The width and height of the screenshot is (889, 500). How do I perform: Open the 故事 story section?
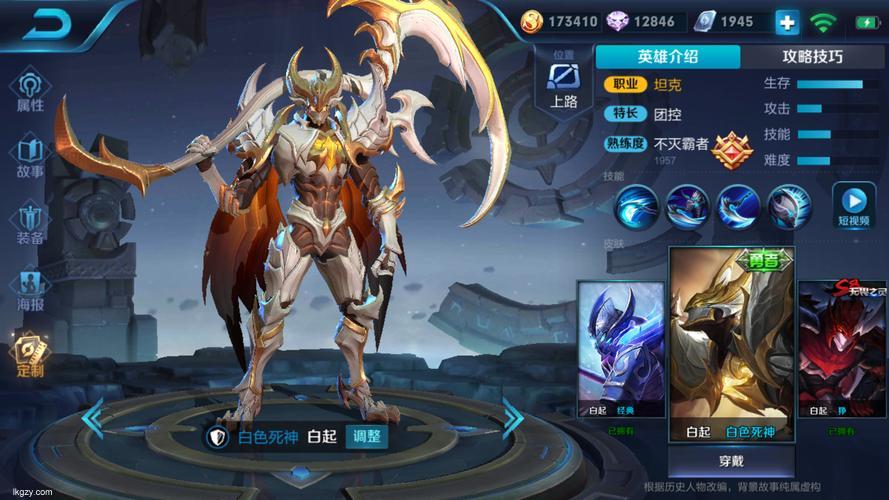(31, 158)
